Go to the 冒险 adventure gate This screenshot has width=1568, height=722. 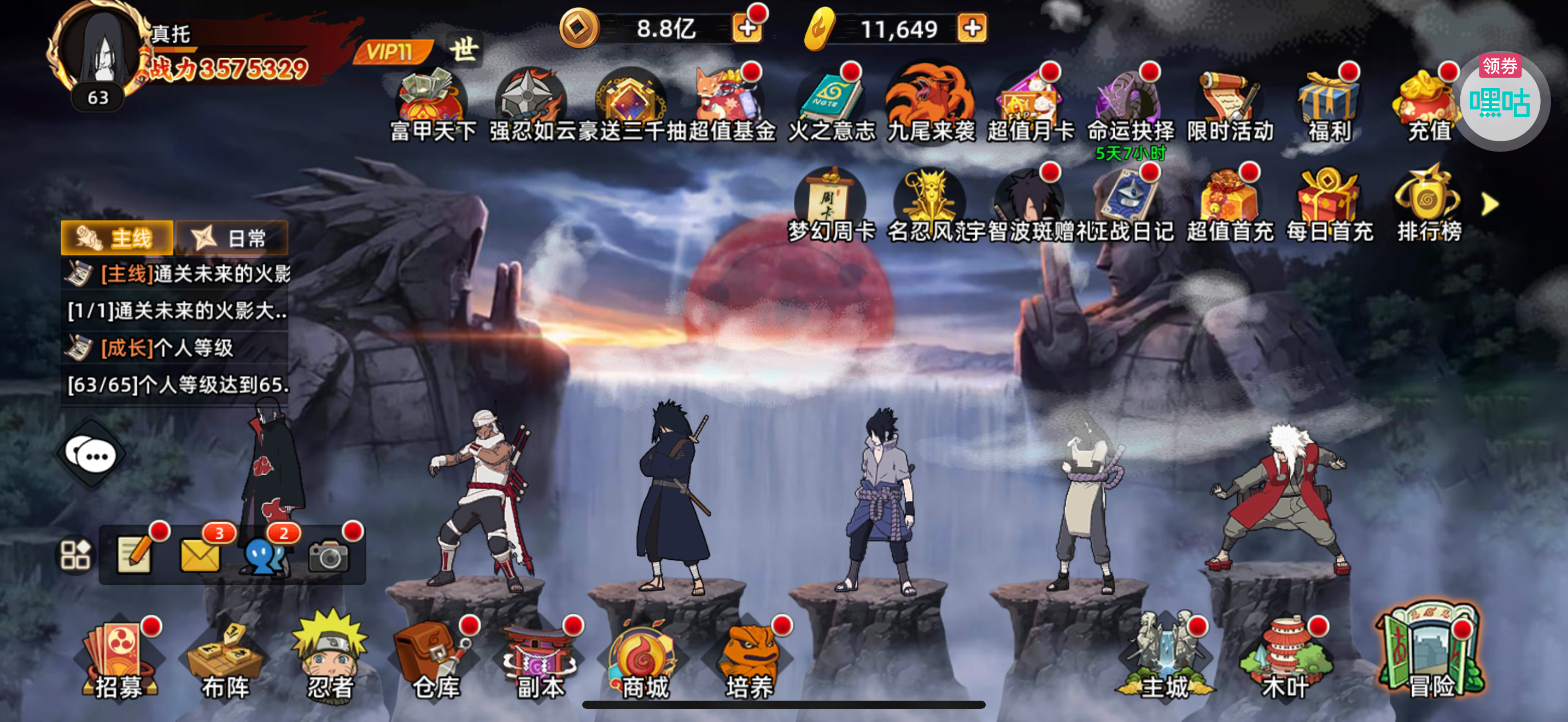coord(1430,651)
